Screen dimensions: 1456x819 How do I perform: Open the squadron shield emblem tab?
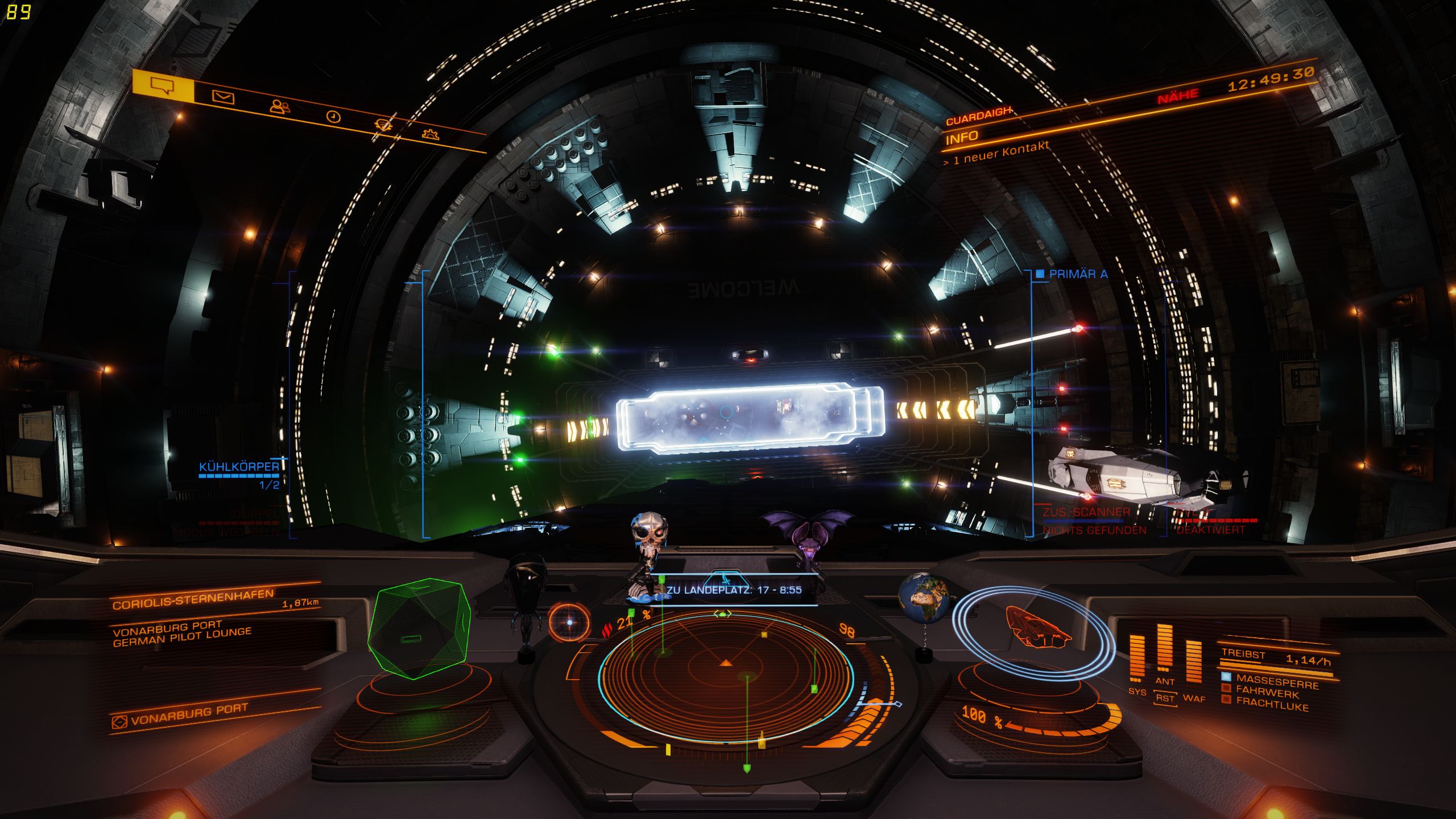tap(383, 125)
